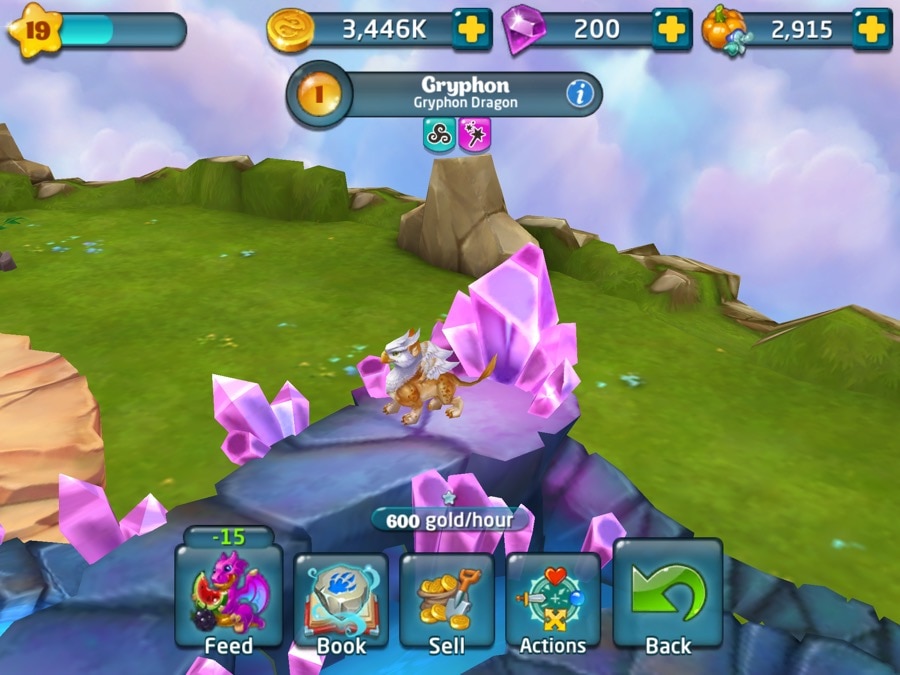Add more food with plus button

(871, 30)
